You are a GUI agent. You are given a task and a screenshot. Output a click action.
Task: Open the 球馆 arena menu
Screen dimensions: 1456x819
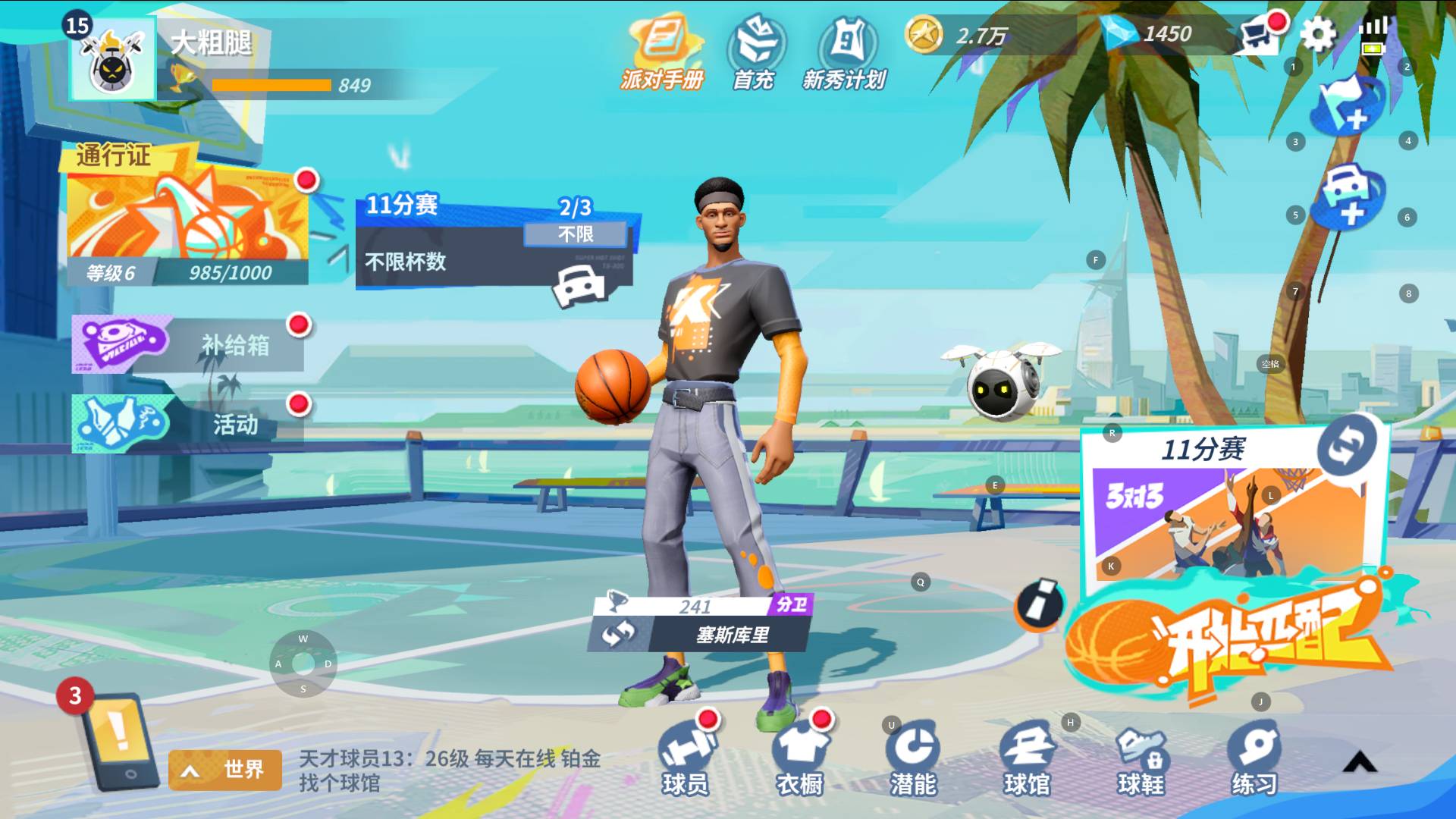point(1028,758)
